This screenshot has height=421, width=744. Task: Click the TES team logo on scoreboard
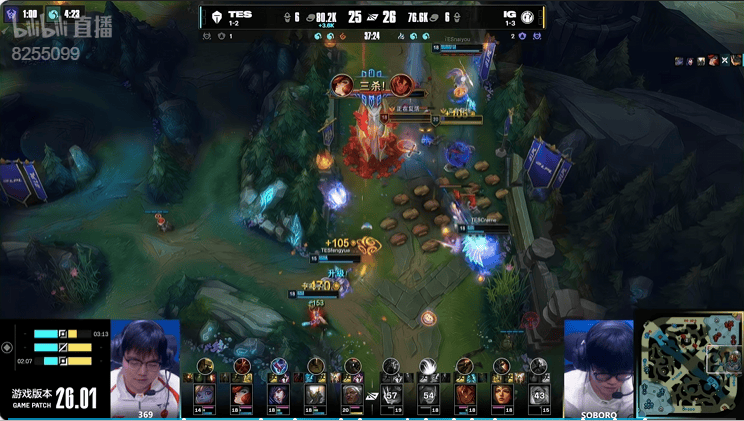tap(216, 17)
